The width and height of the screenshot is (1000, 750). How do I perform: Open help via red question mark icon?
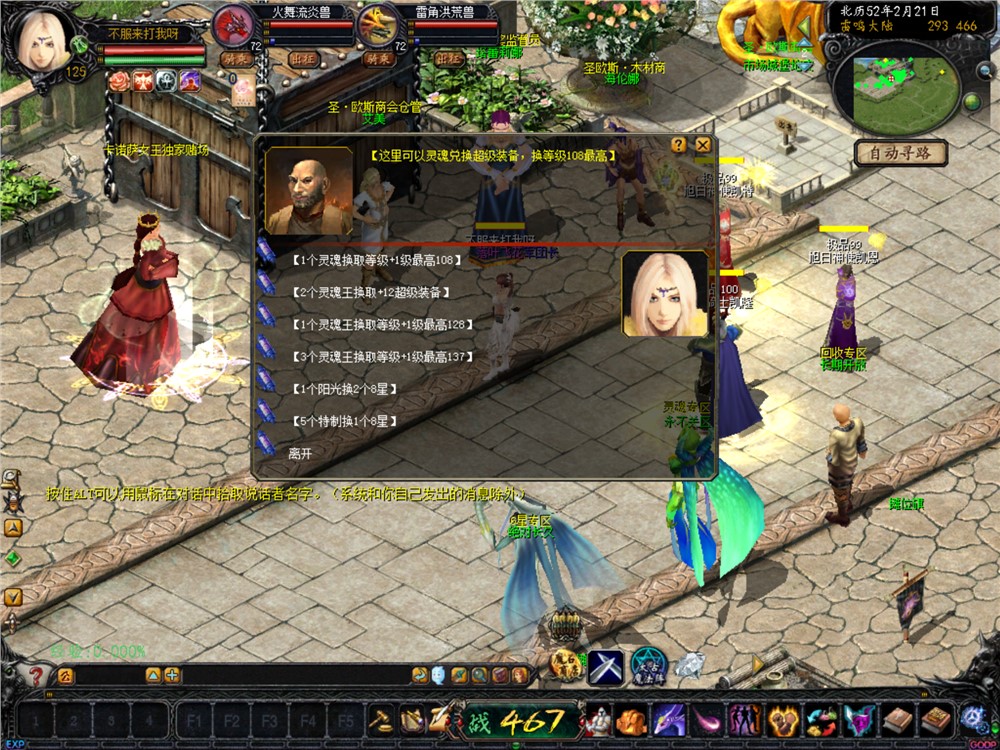coord(36,677)
